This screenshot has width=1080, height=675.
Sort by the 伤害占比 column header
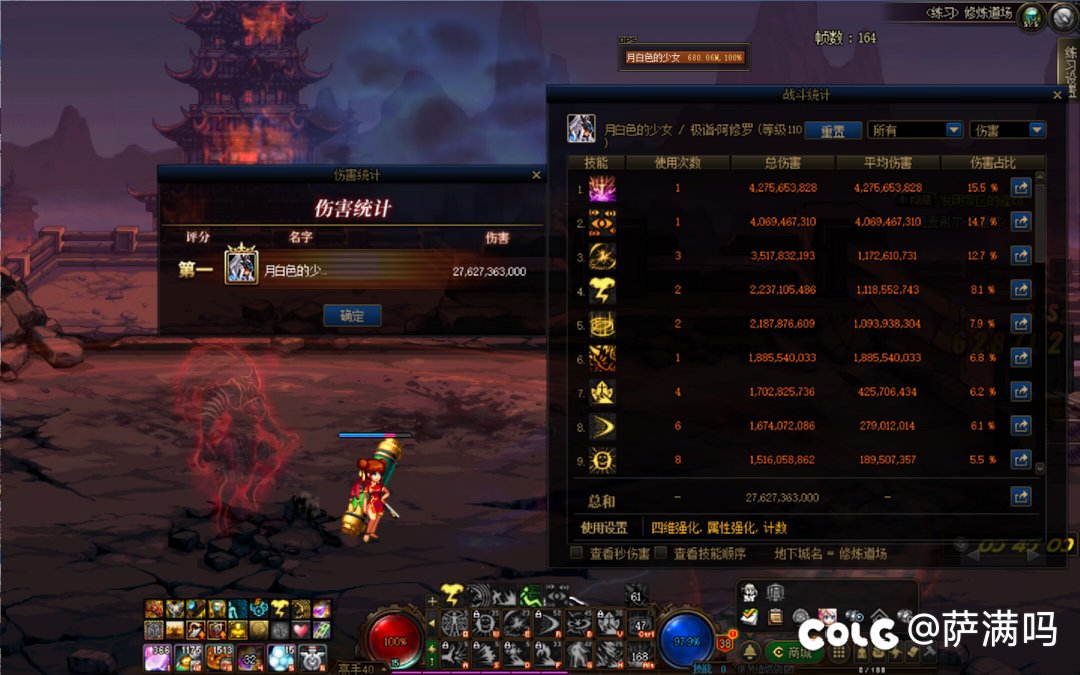(992, 162)
